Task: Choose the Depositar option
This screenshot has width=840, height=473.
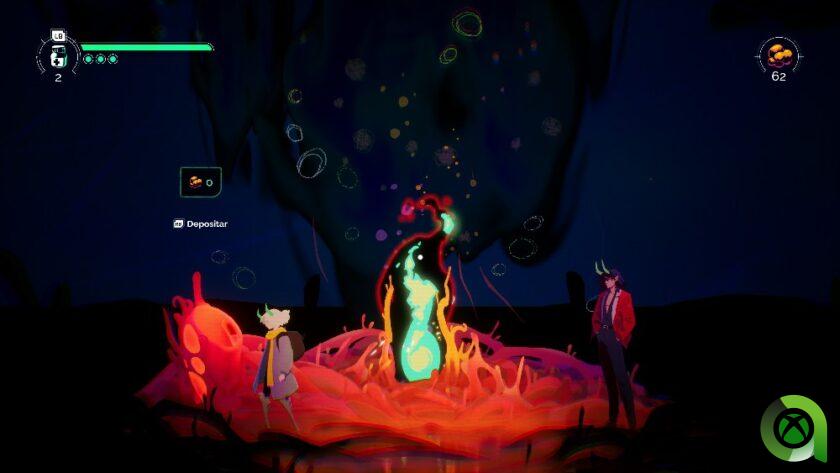Action: pos(201,224)
